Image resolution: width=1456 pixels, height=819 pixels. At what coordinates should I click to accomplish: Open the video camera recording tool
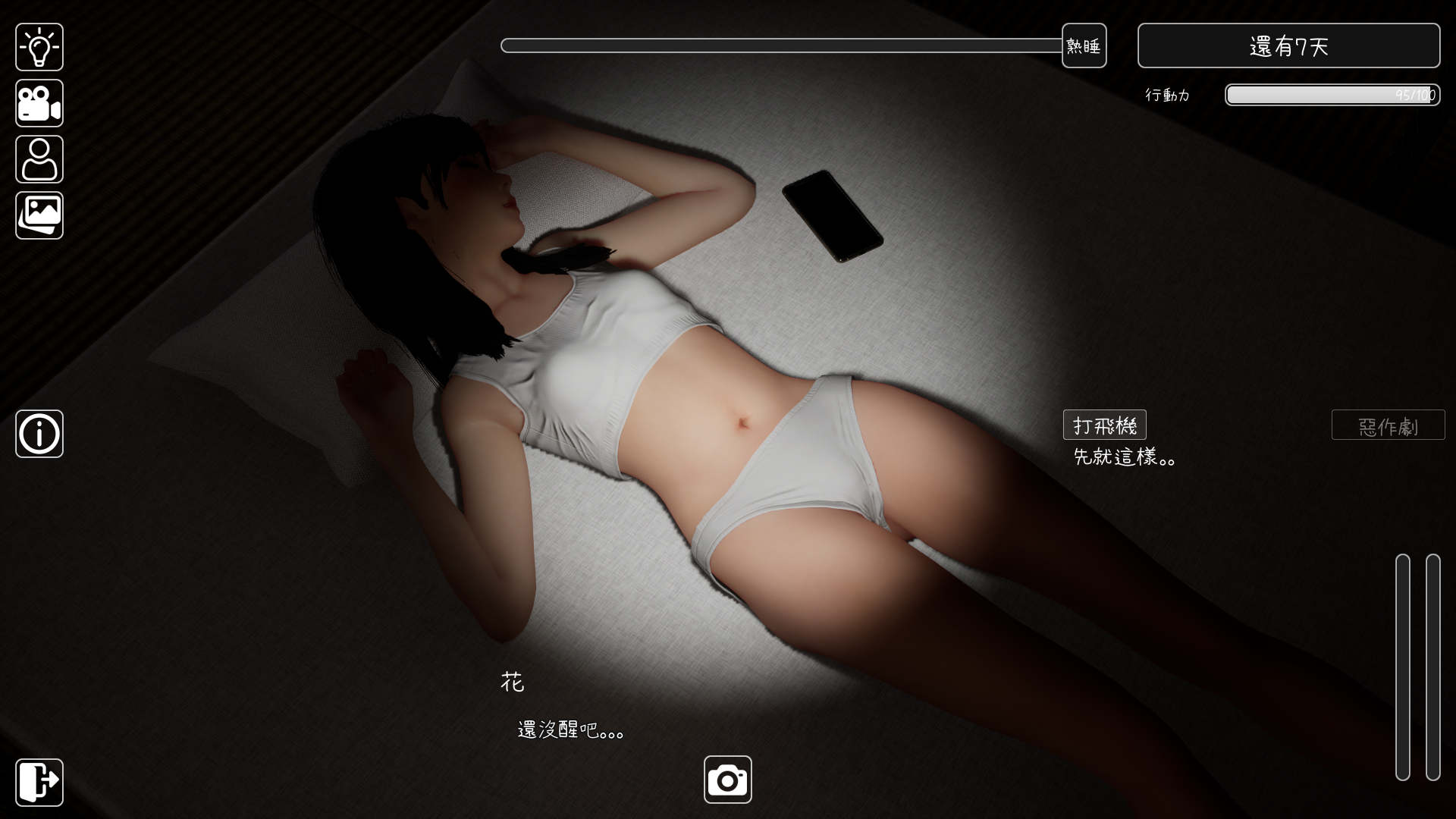(x=39, y=103)
